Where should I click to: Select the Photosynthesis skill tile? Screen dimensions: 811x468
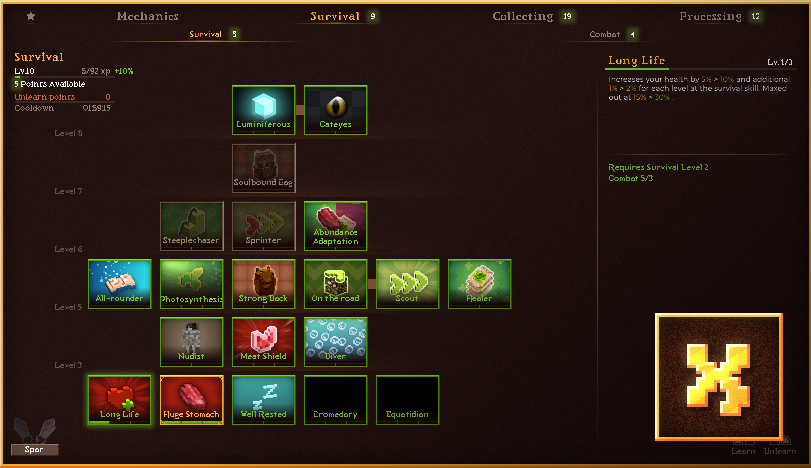(x=191, y=284)
